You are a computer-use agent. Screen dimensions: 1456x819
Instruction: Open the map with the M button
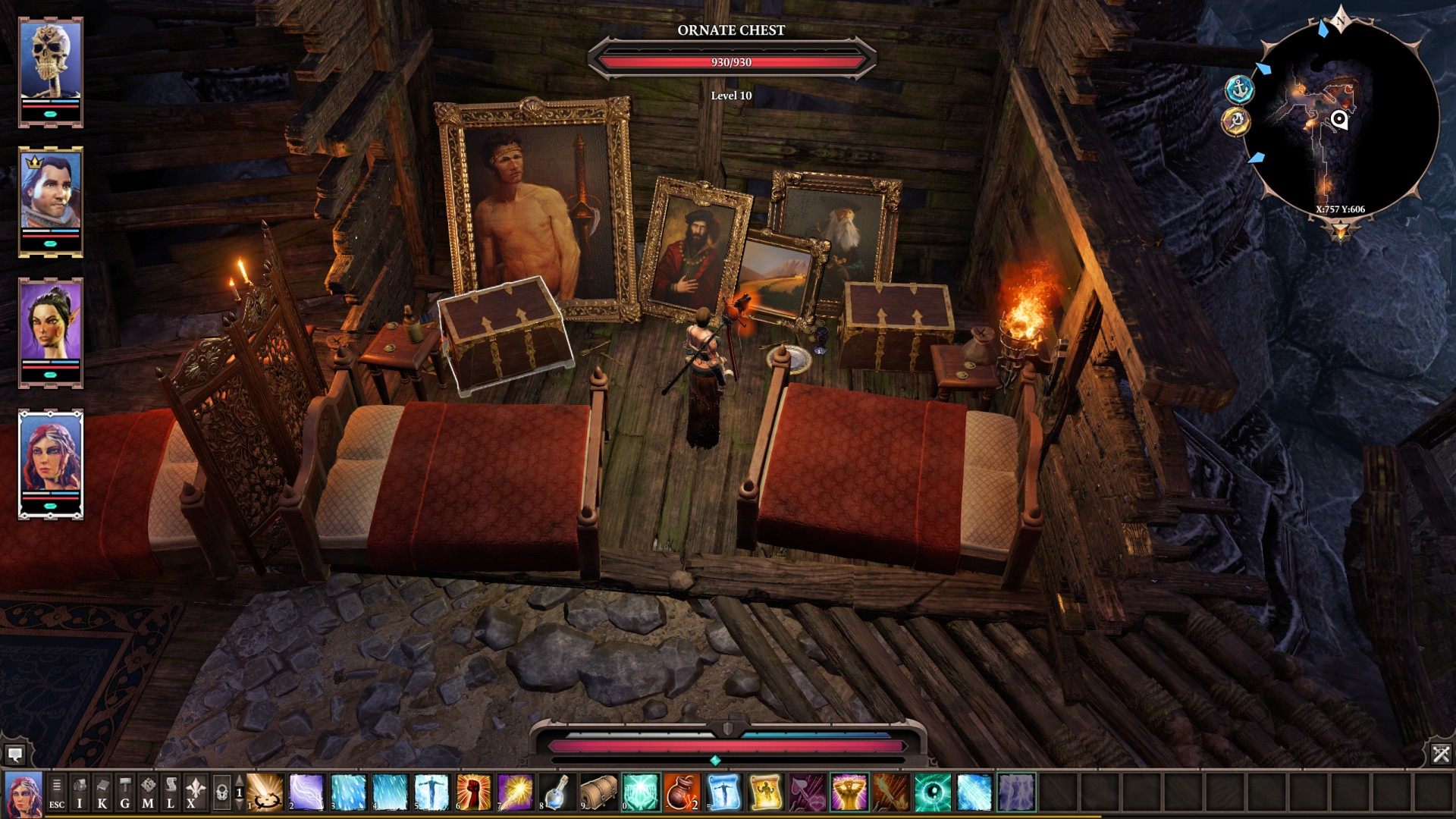[x=148, y=792]
